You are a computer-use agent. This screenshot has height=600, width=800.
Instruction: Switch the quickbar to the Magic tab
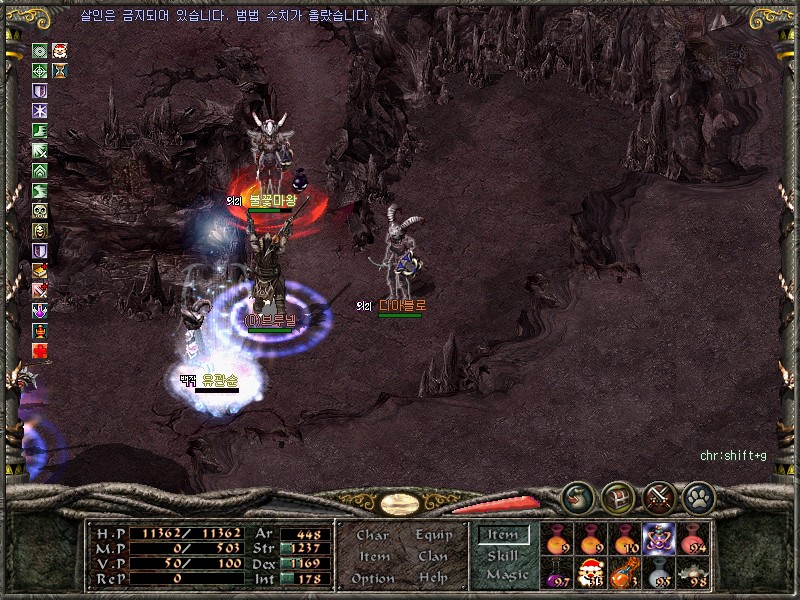click(506, 575)
